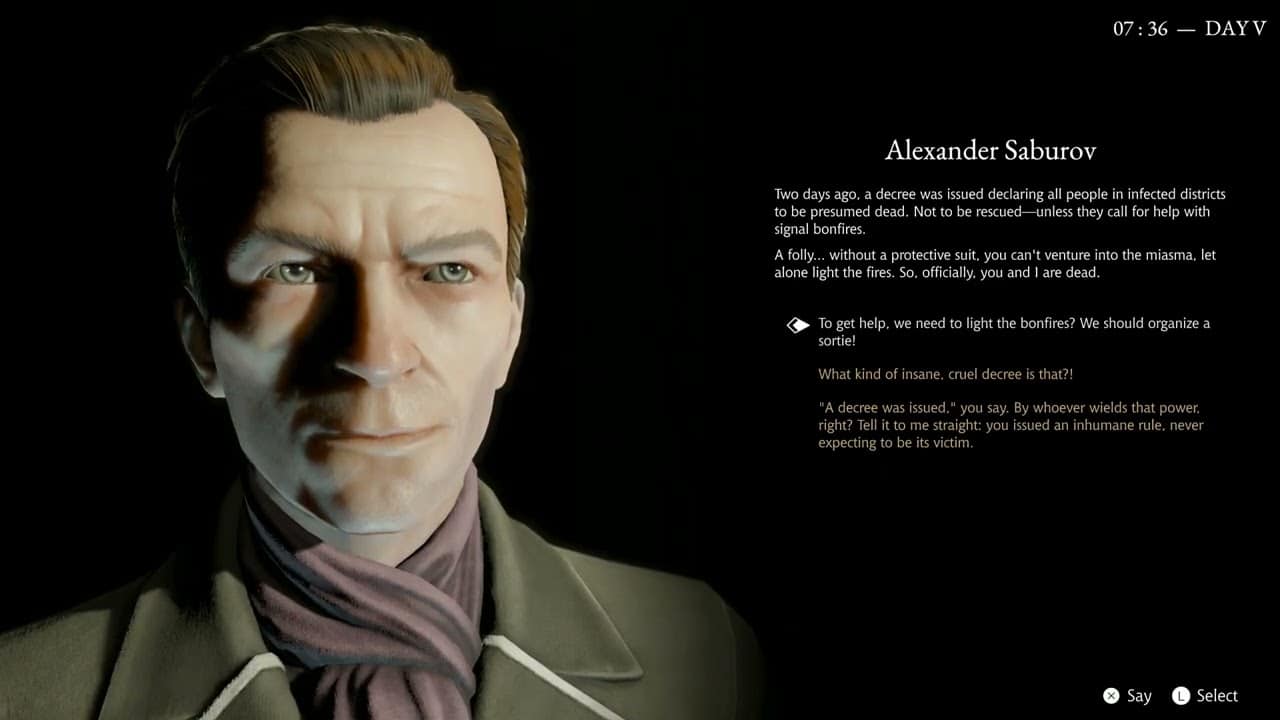Choose the reply about organizing a sortie

click(1013, 332)
